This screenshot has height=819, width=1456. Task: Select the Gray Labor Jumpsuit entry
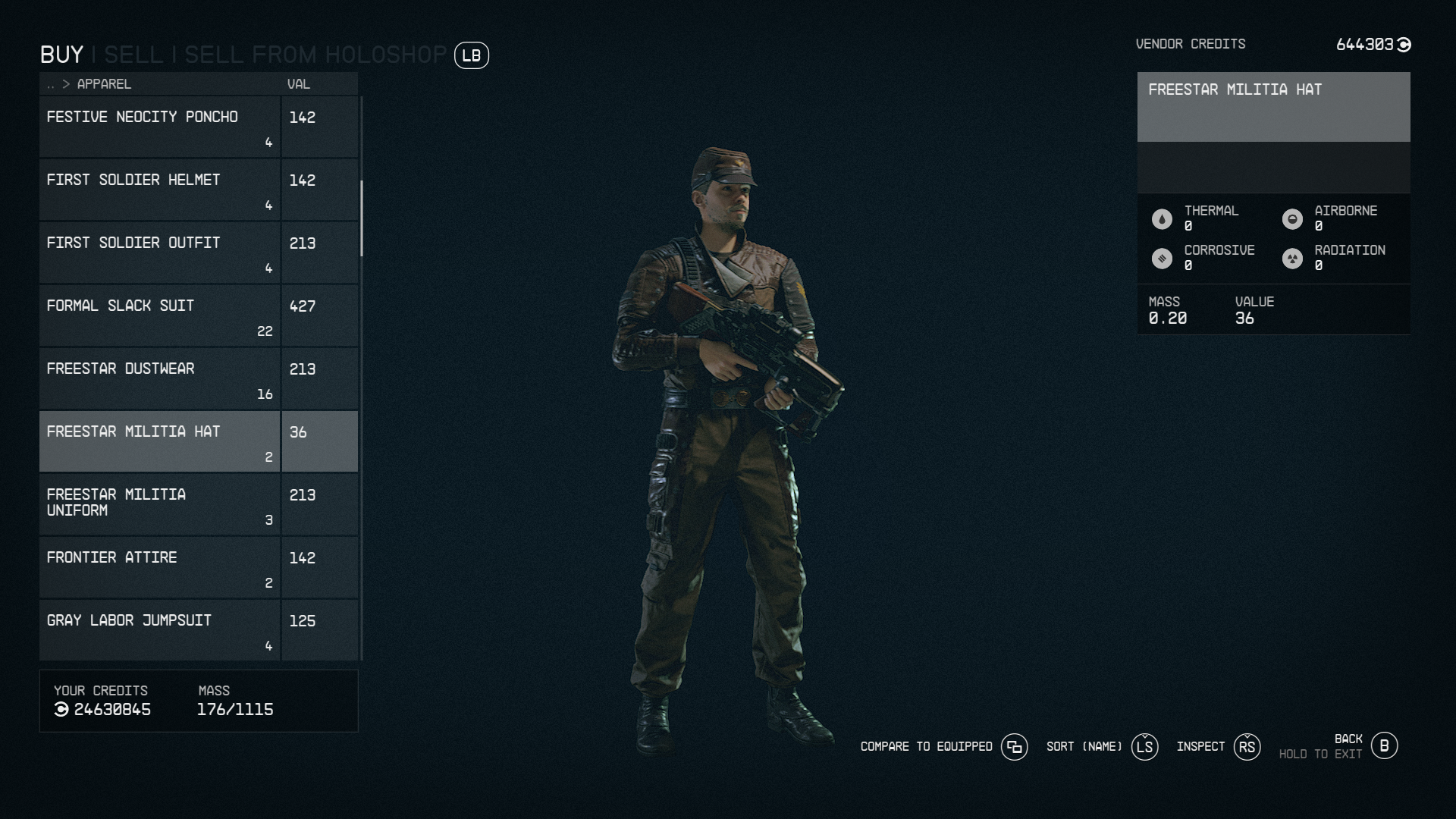(x=159, y=629)
